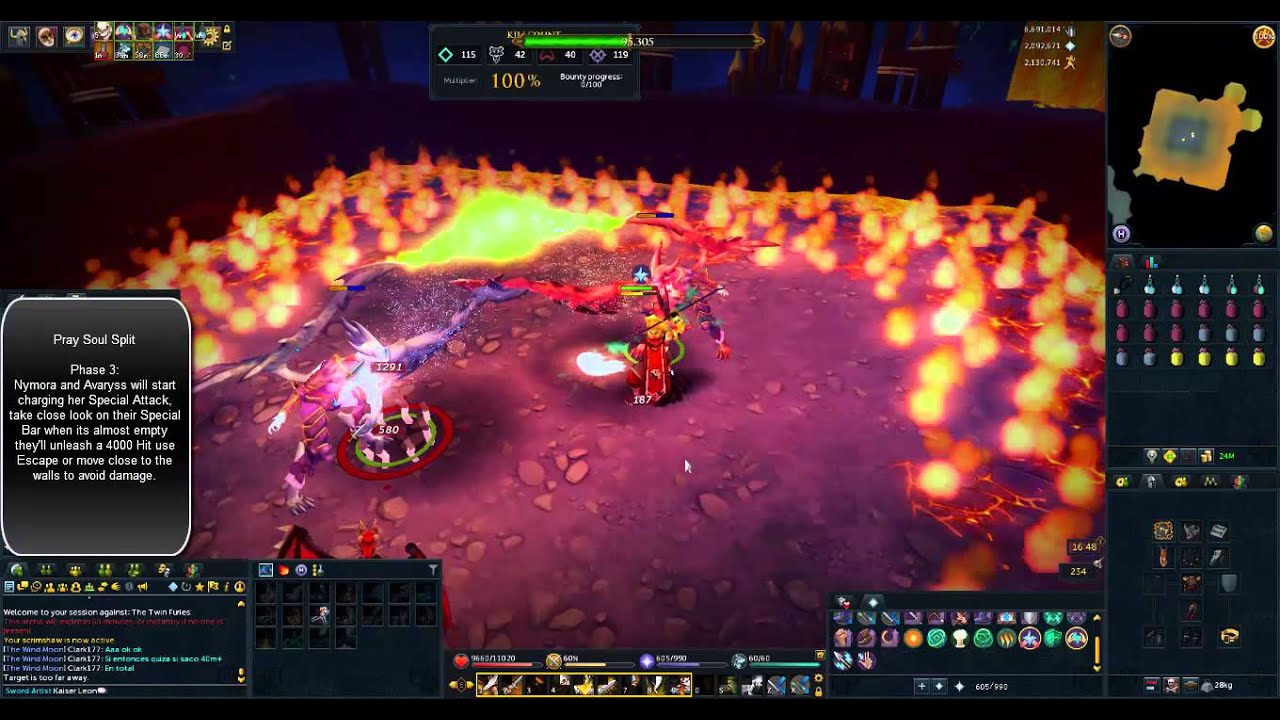
Task: Select the gold ring equipment slot
Action: click(x=1229, y=636)
